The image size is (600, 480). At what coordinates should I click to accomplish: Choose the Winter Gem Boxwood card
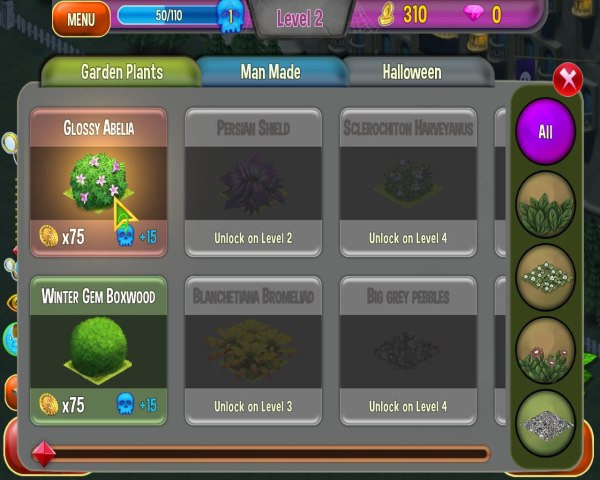98,350
